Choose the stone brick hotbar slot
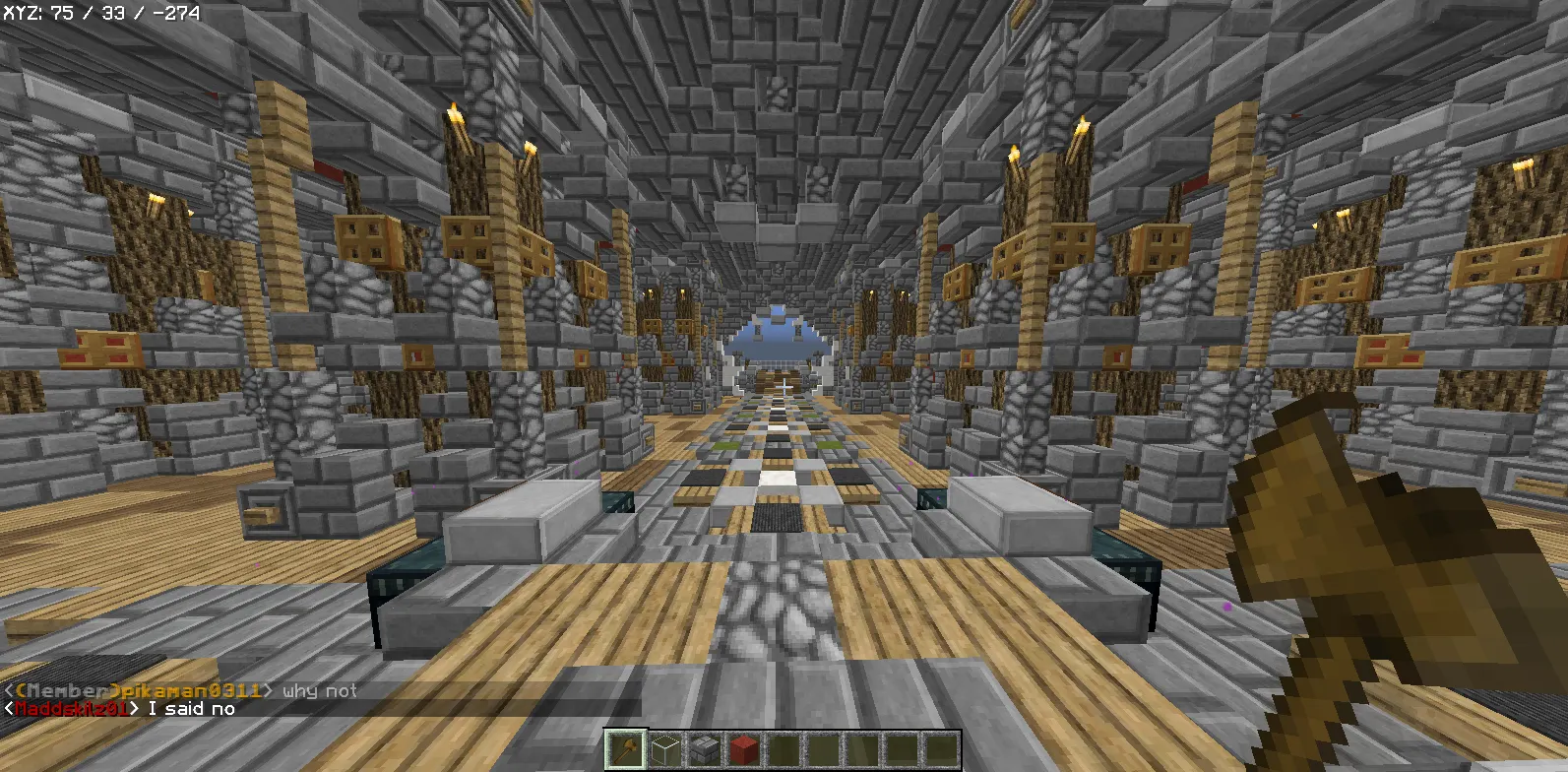Screen dimensions: 1568x772 [705, 749]
